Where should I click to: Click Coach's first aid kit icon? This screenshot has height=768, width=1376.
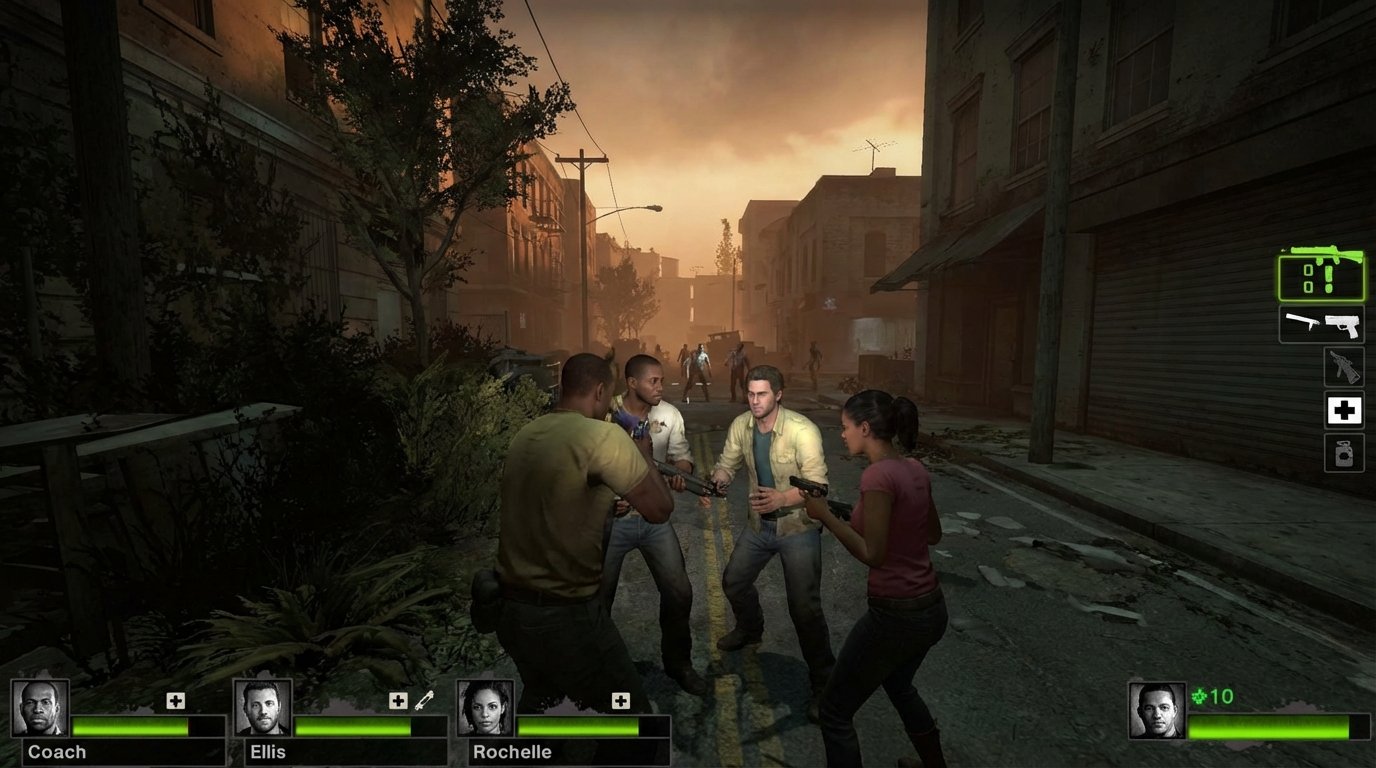point(176,701)
